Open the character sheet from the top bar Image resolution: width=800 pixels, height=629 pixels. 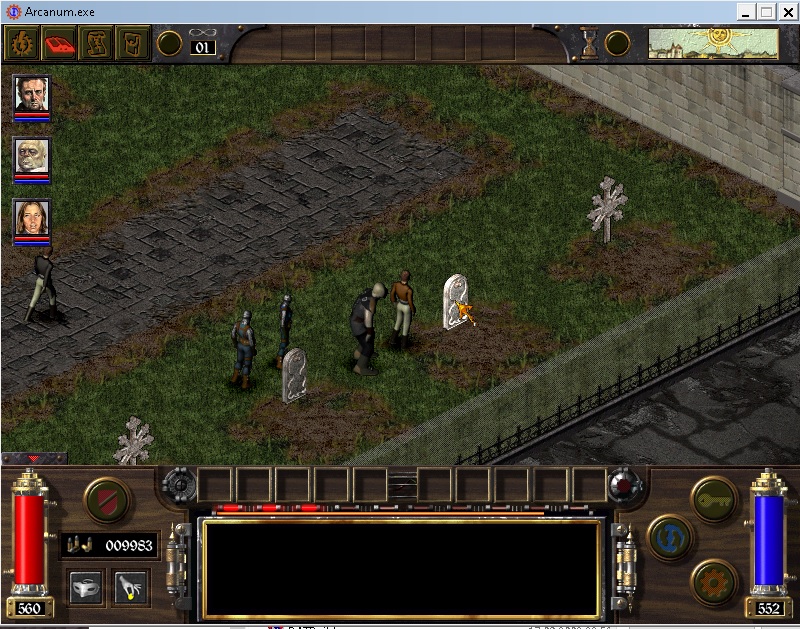(20, 43)
